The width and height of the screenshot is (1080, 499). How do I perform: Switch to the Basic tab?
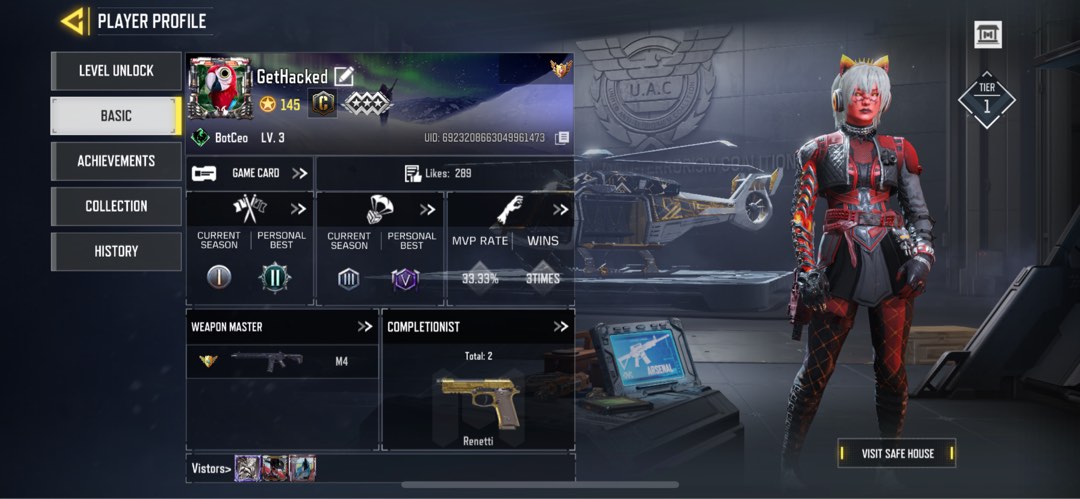coord(116,116)
